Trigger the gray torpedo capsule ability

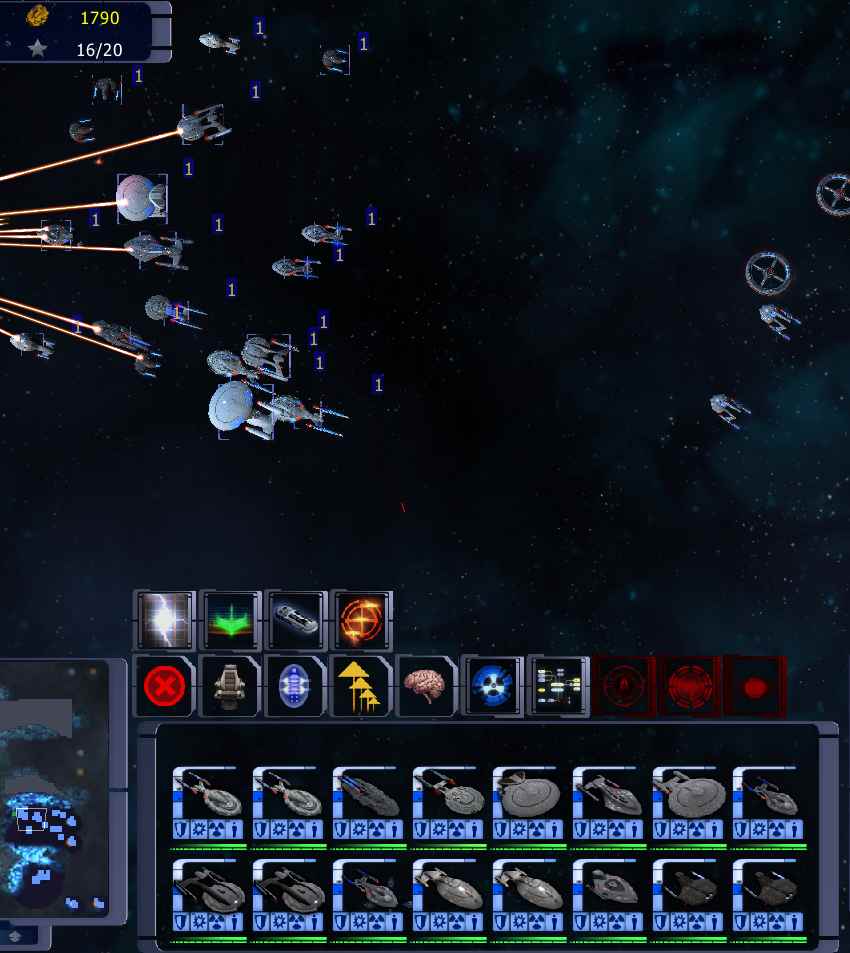click(296, 620)
